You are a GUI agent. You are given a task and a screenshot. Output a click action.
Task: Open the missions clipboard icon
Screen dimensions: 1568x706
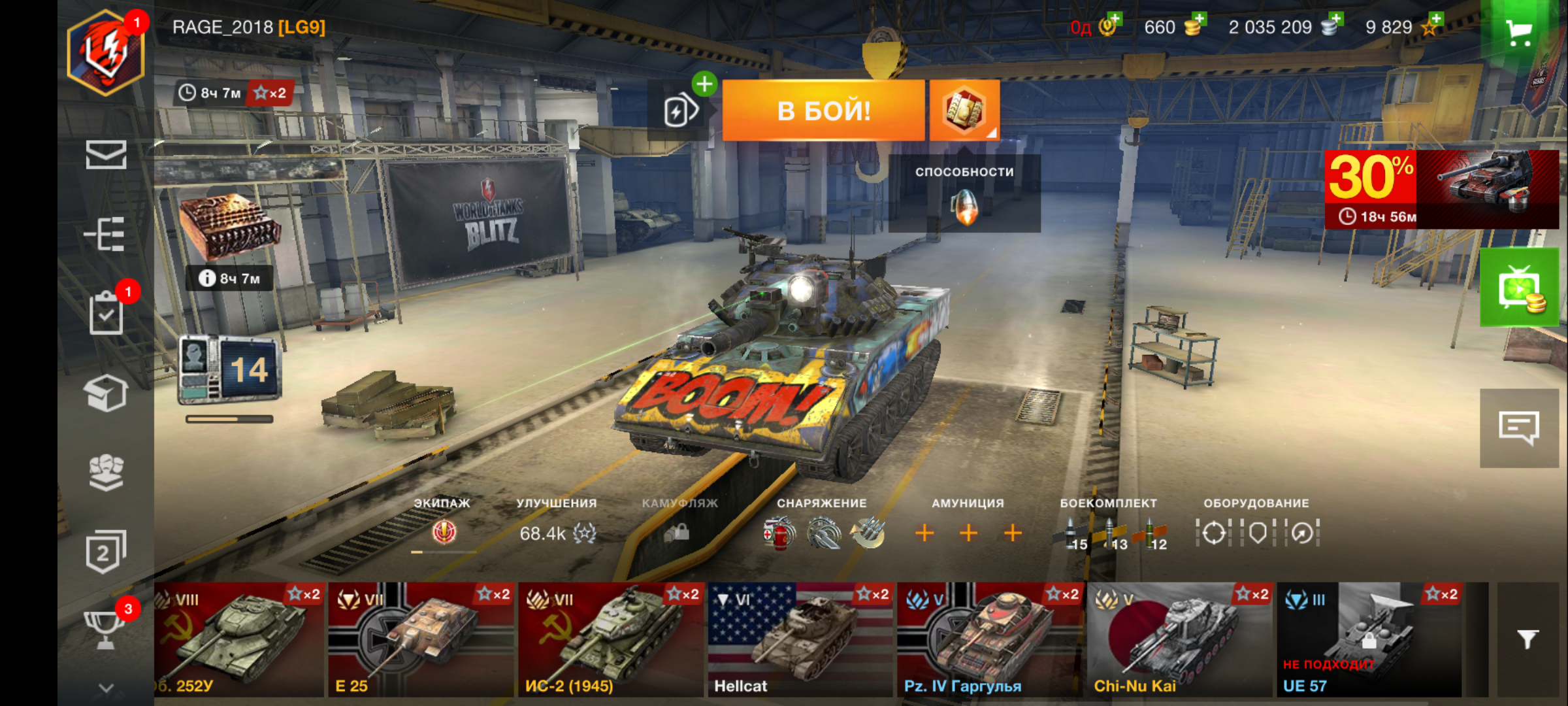point(106,314)
